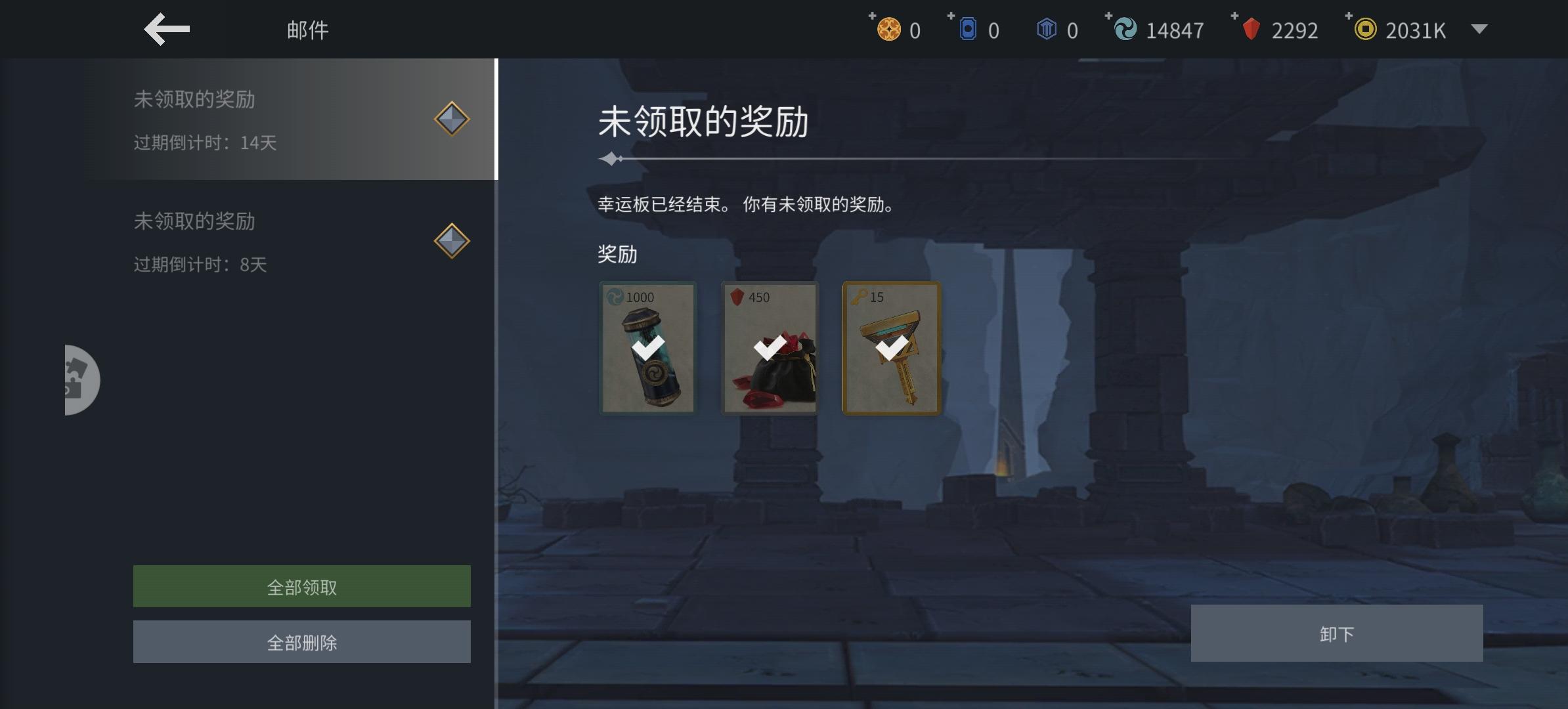Toggle the checkmark on the 15 keys reward
The image size is (1568, 709).
click(x=892, y=348)
